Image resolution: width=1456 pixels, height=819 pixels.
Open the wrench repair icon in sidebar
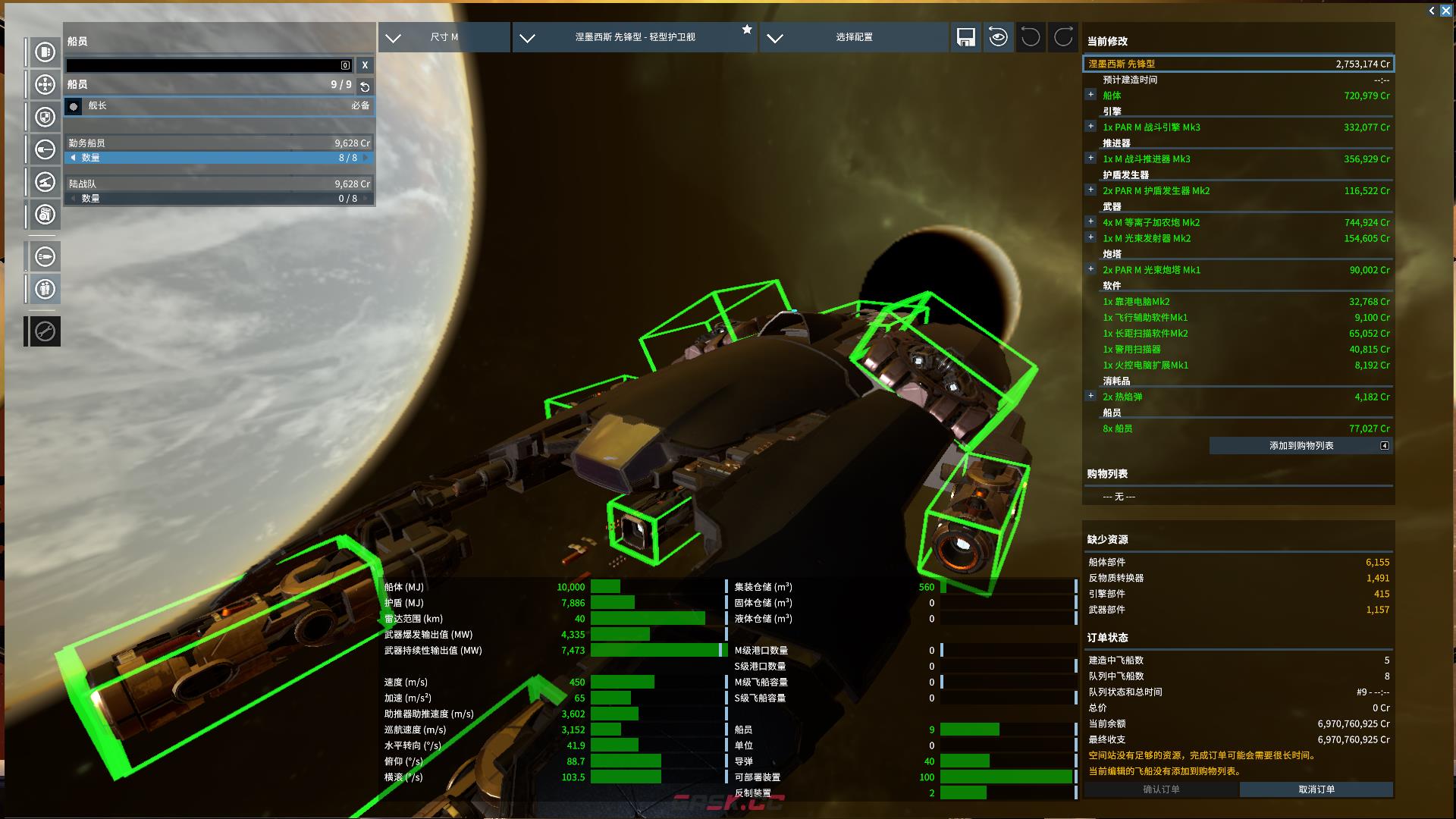[x=45, y=331]
